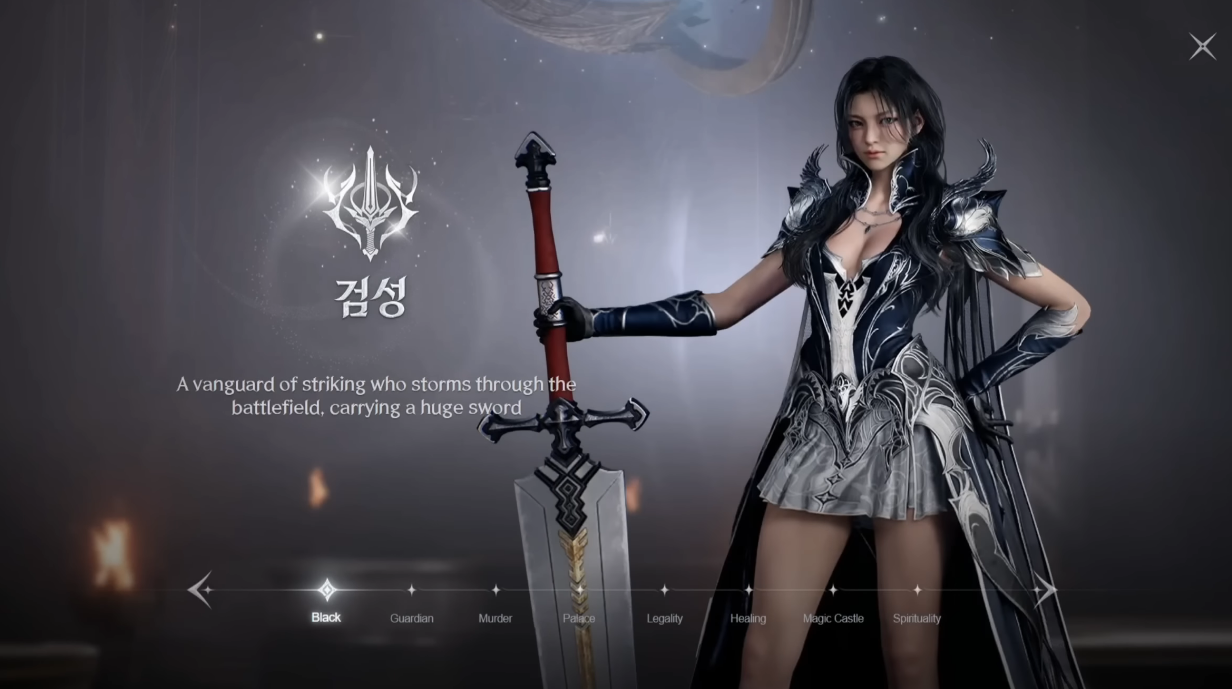1232x689 pixels.
Task: Show the Spirituality class
Action: click(x=917, y=604)
